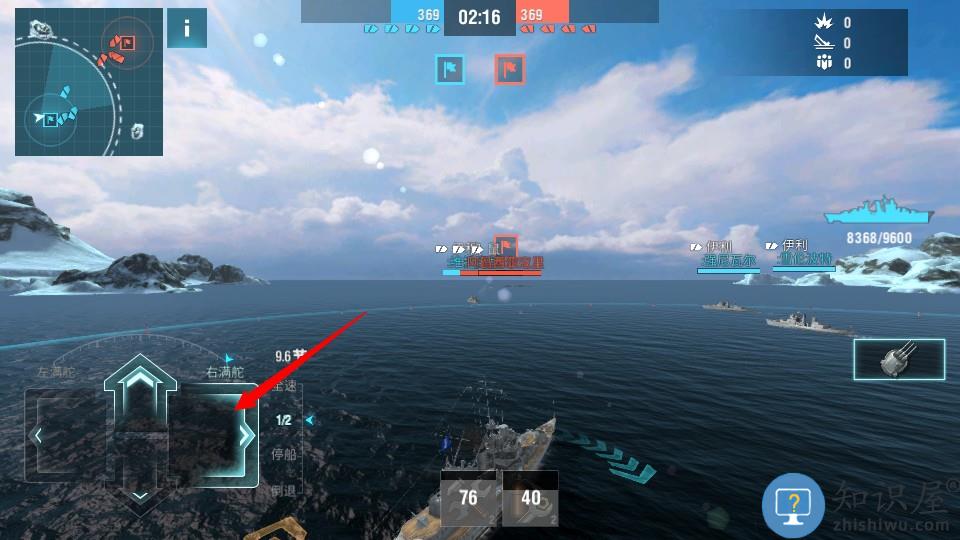Activate the consumable showing 40 cooldown
This screenshot has width=960, height=540.
coord(531,498)
